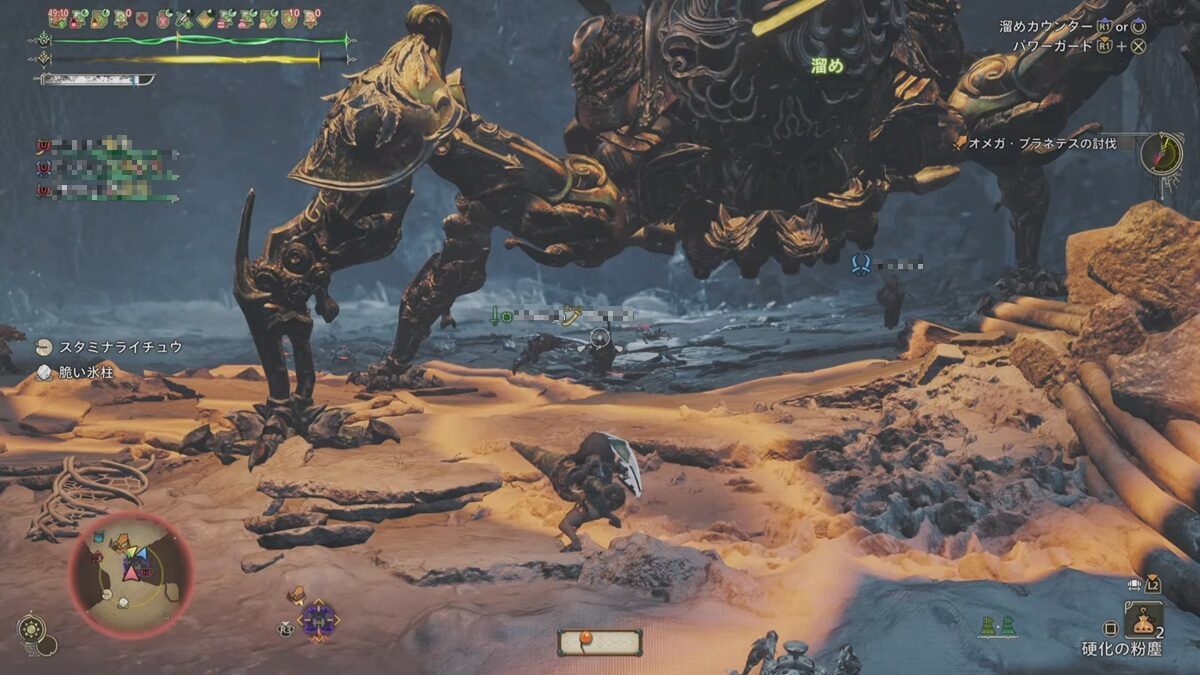Click the green double-arrow status icons
This screenshot has width=1200, height=675.
click(x=996, y=628)
